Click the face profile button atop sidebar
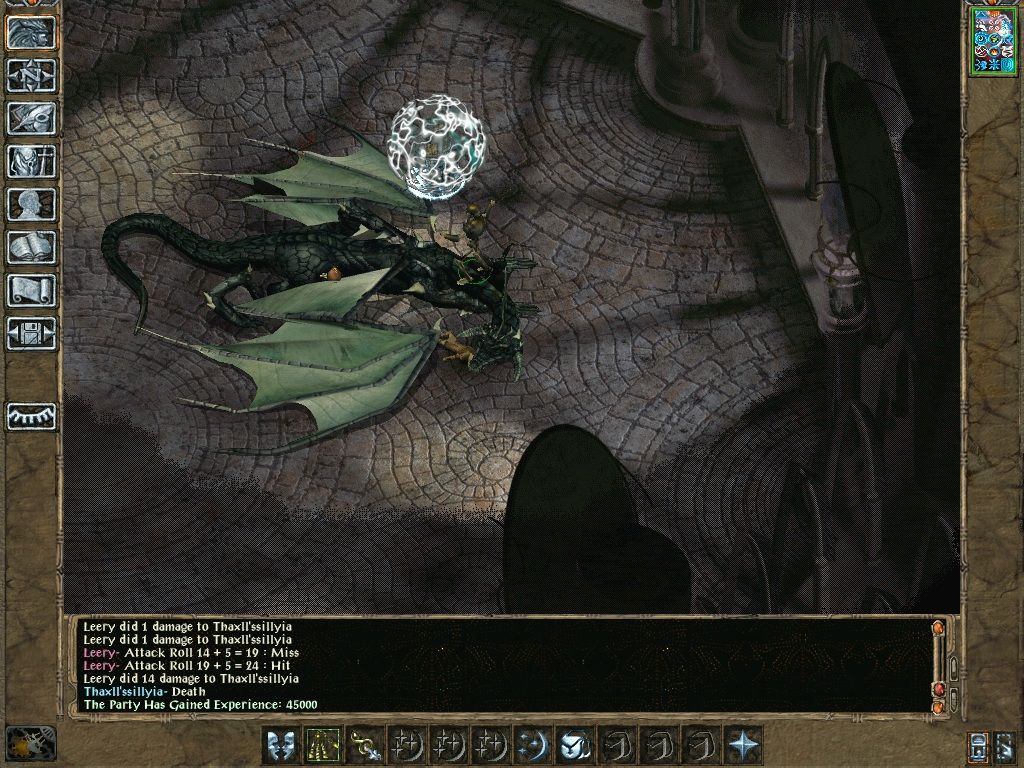 point(31,32)
